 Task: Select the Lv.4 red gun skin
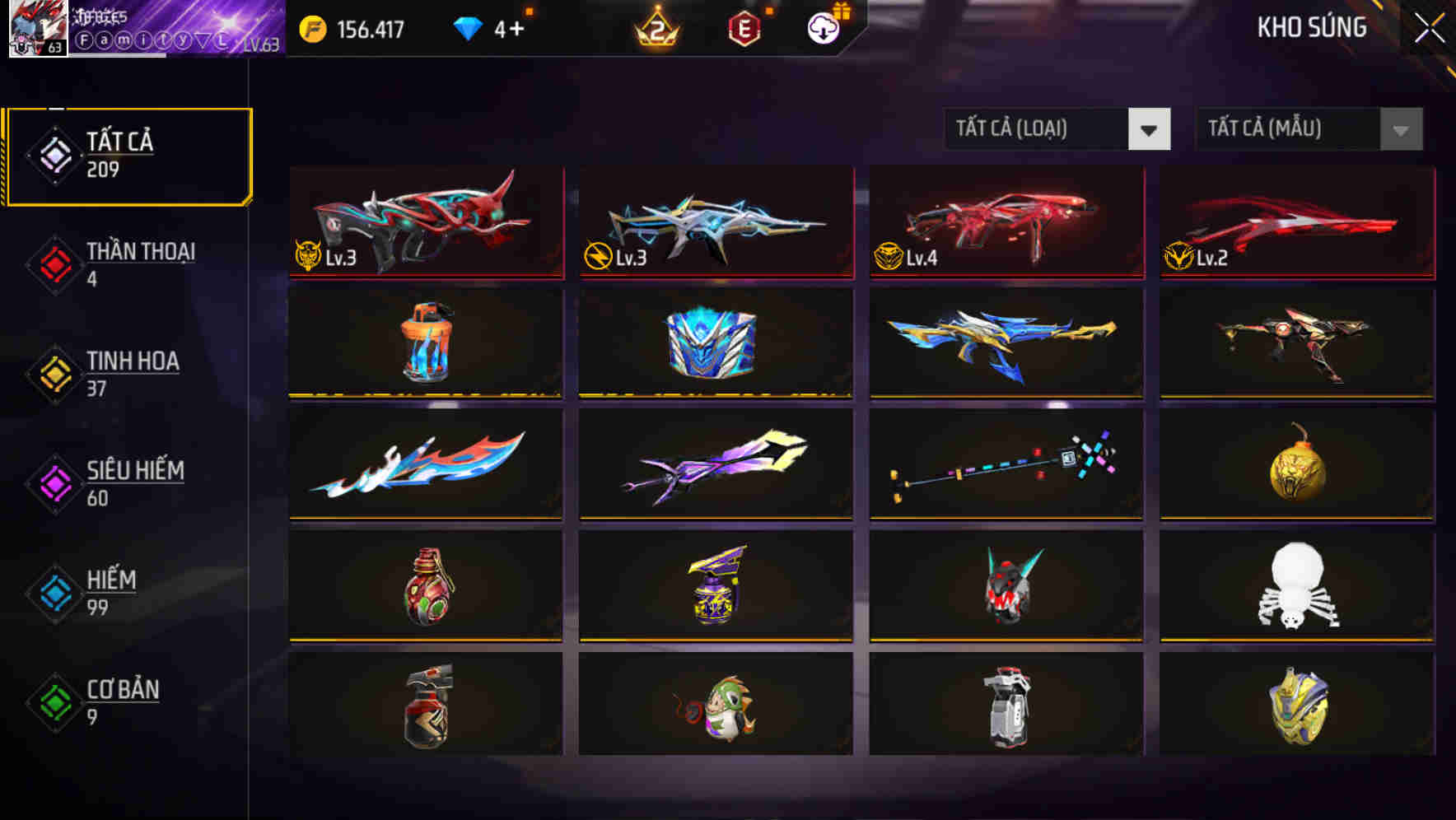1006,223
